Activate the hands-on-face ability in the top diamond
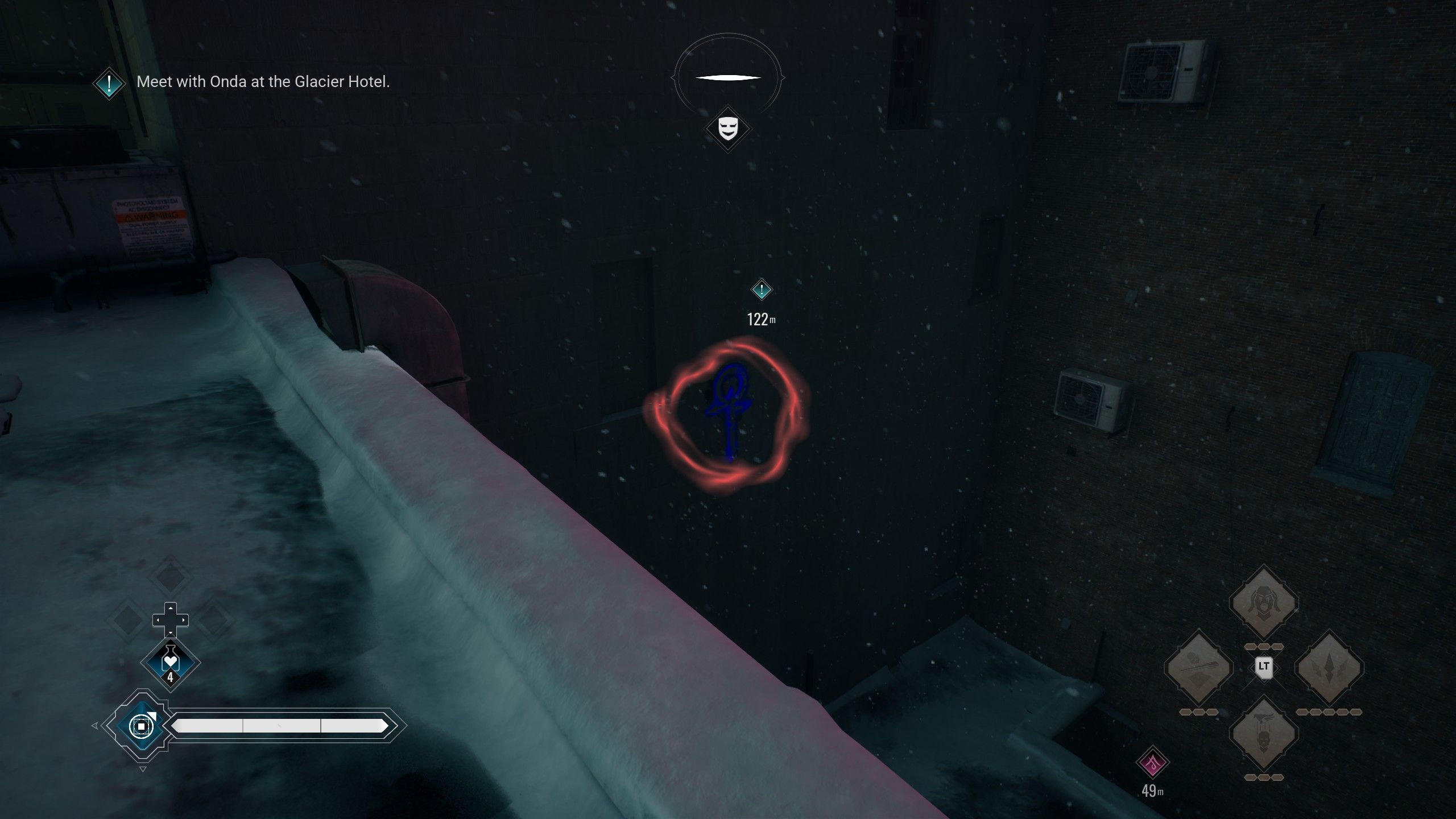Screen dimensions: 1456x819 1263,603
